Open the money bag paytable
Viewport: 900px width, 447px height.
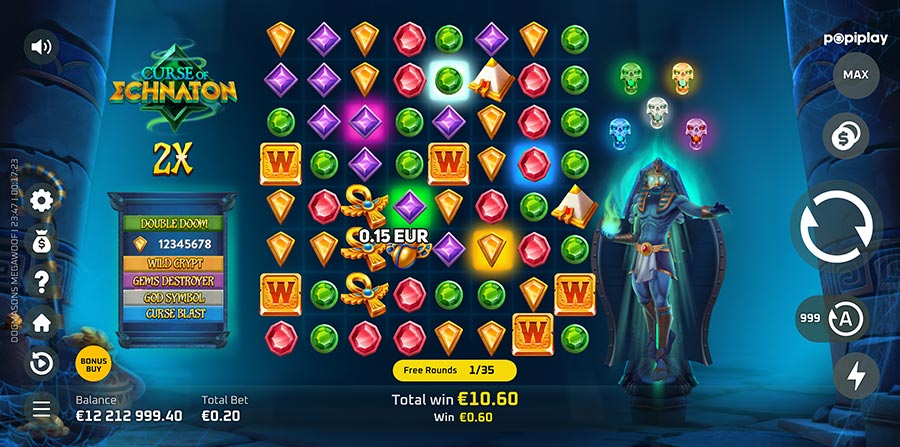(42, 241)
